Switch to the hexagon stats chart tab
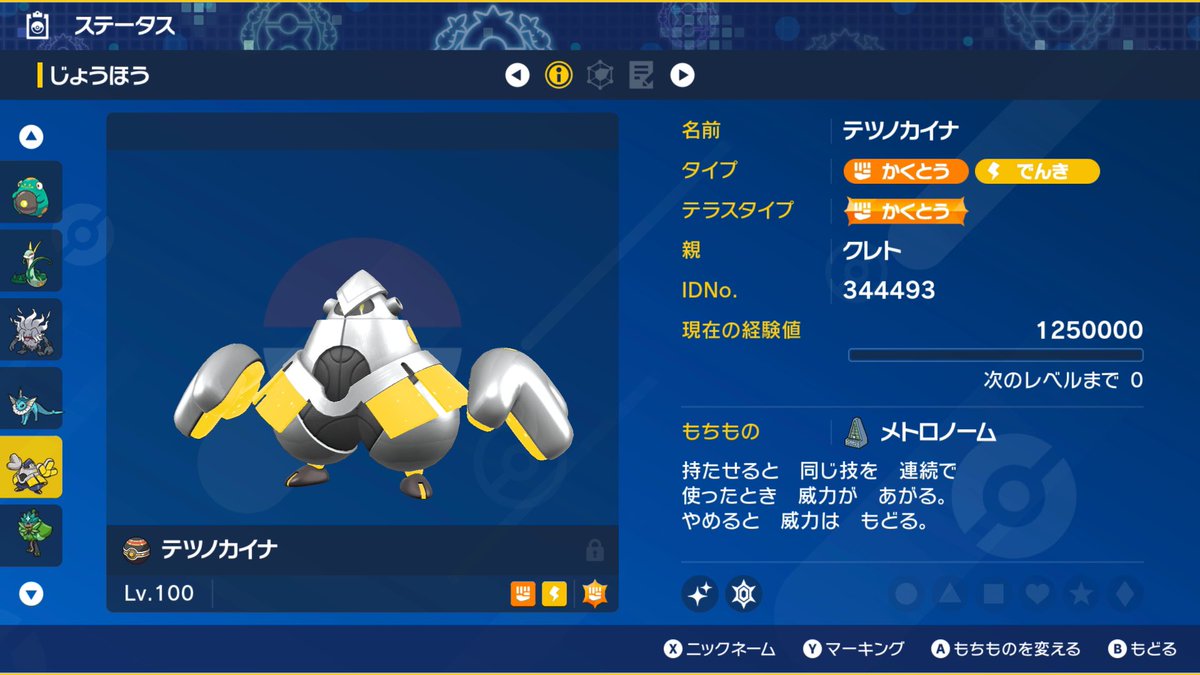Viewport: 1200px width, 675px height. click(599, 75)
